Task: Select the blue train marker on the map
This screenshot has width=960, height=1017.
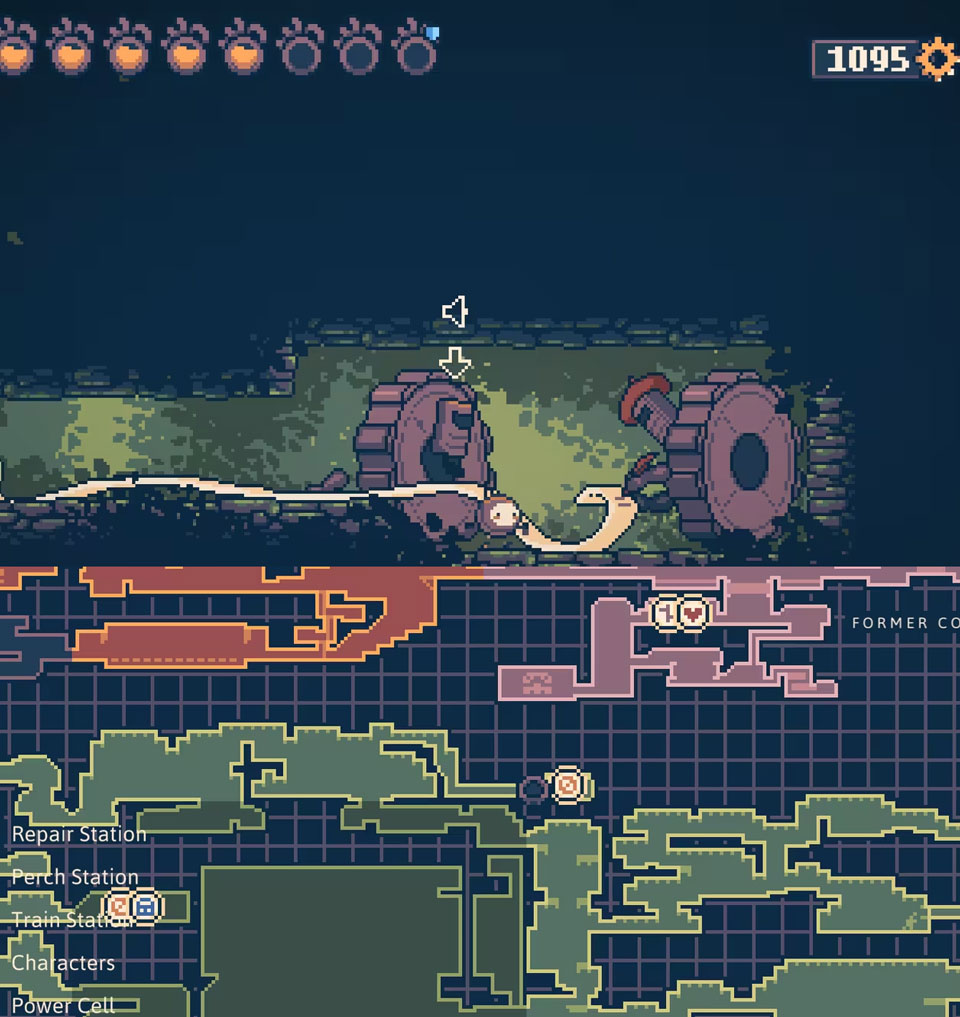Action: coord(146,907)
